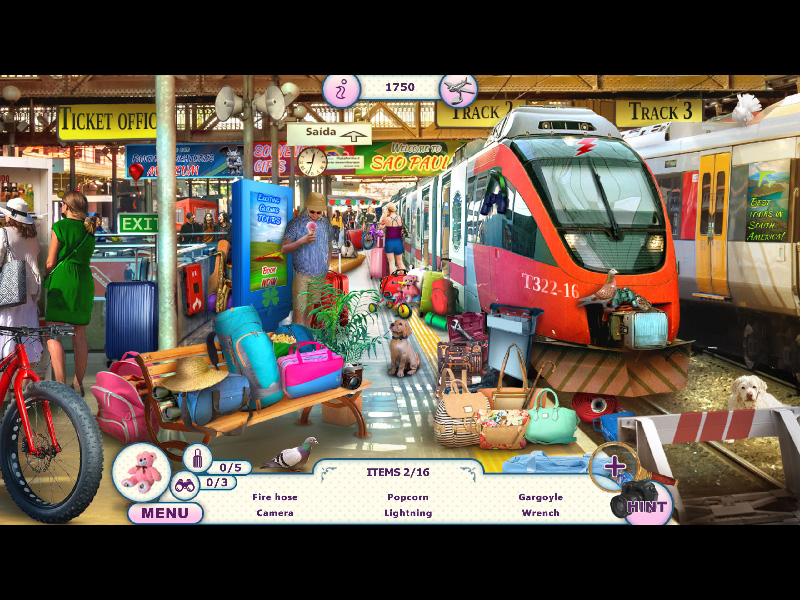Viewport: 800px width, 600px height.
Task: Select 'Gargoyle' in the item list
Action: pyautogui.click(x=540, y=497)
